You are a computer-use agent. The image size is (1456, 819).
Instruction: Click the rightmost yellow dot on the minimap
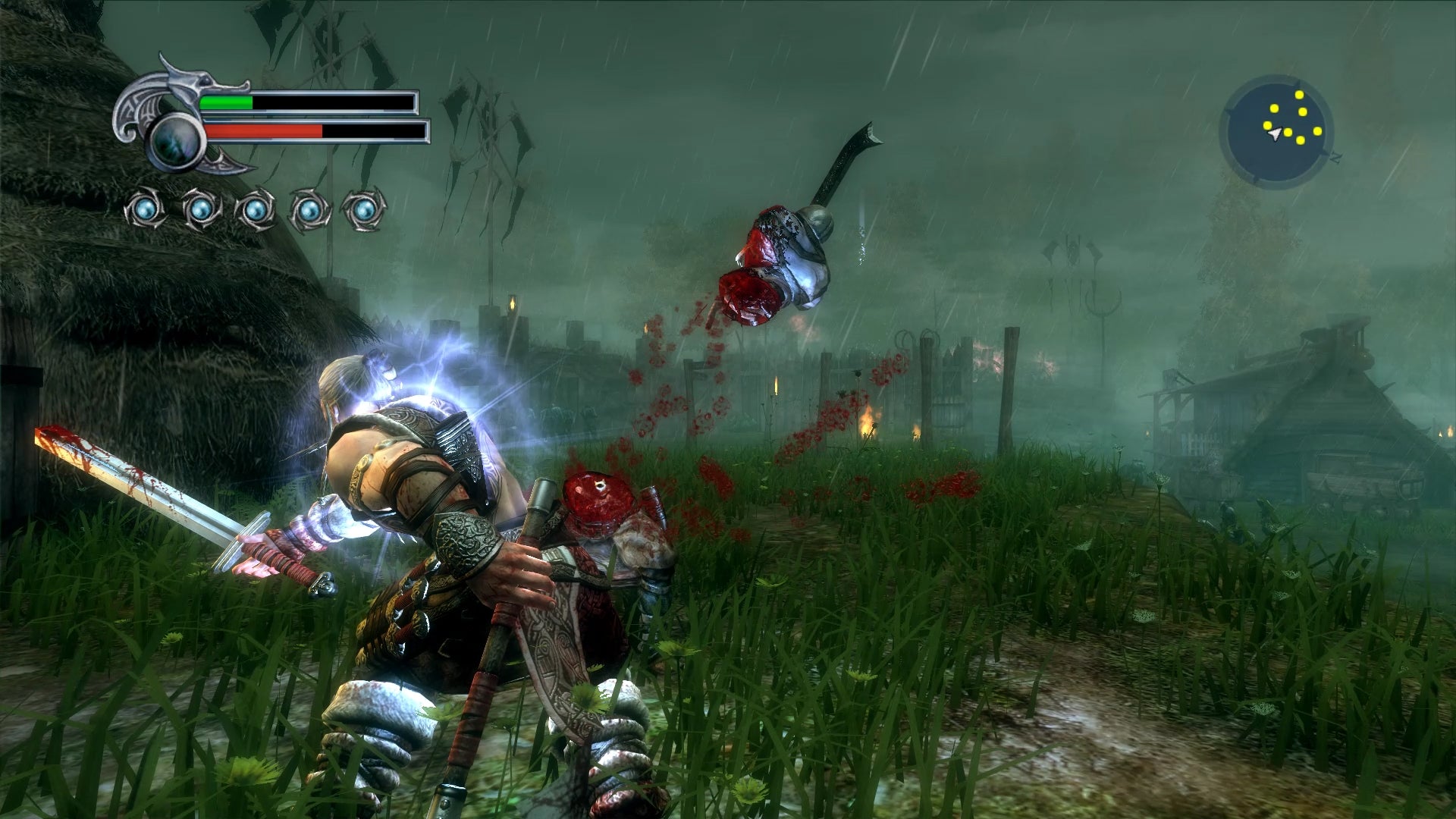click(x=1317, y=131)
